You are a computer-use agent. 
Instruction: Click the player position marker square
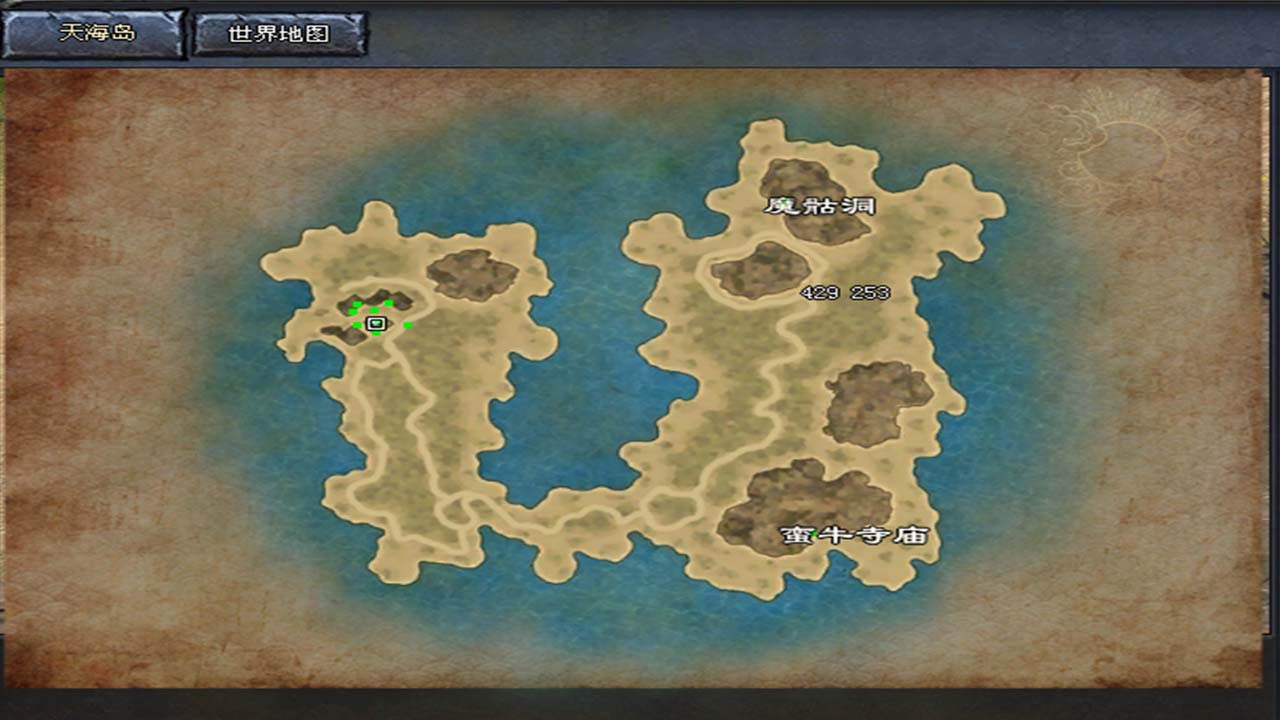[x=376, y=323]
